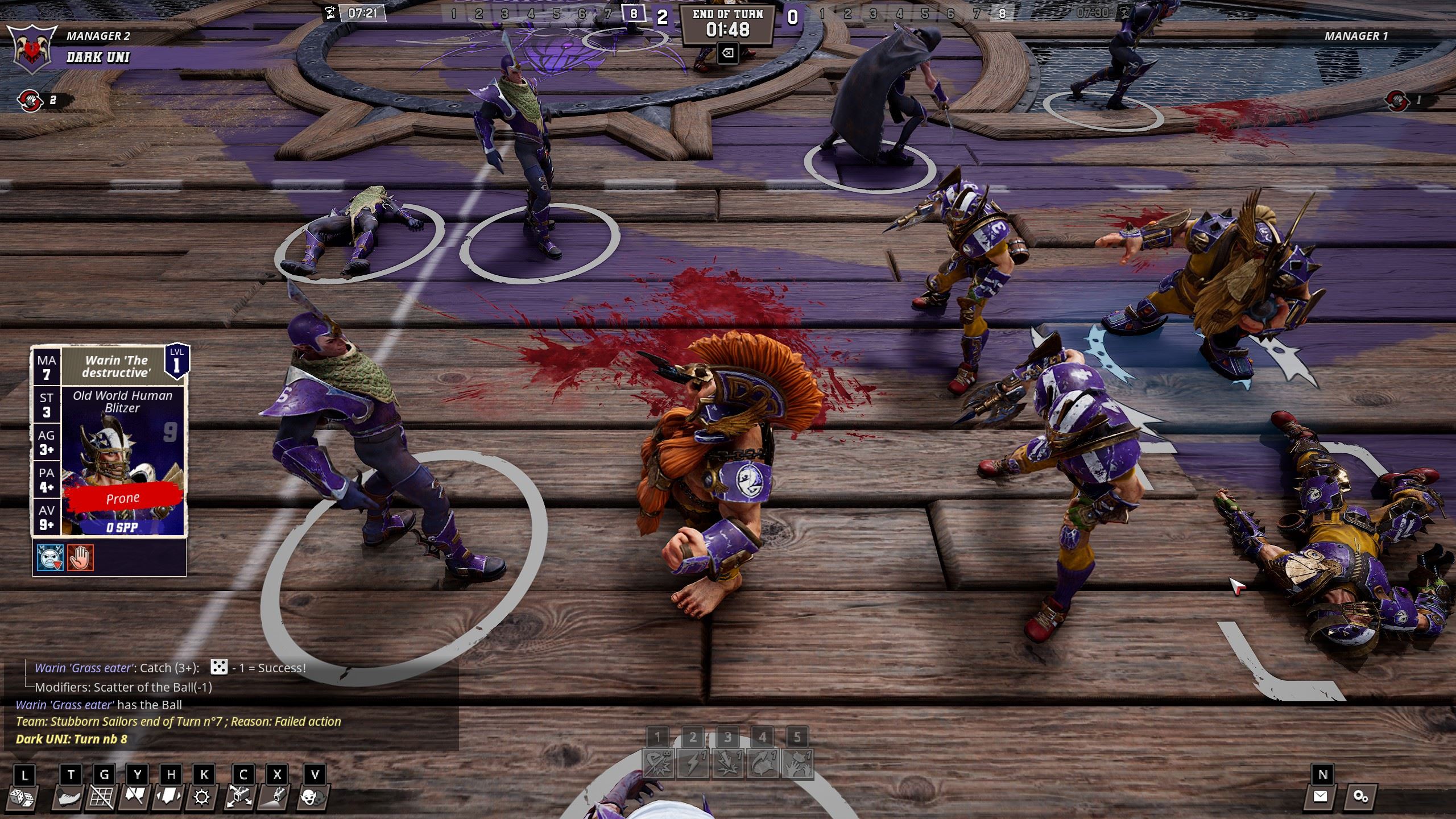Select the lightning ability in slot 2

693,762
